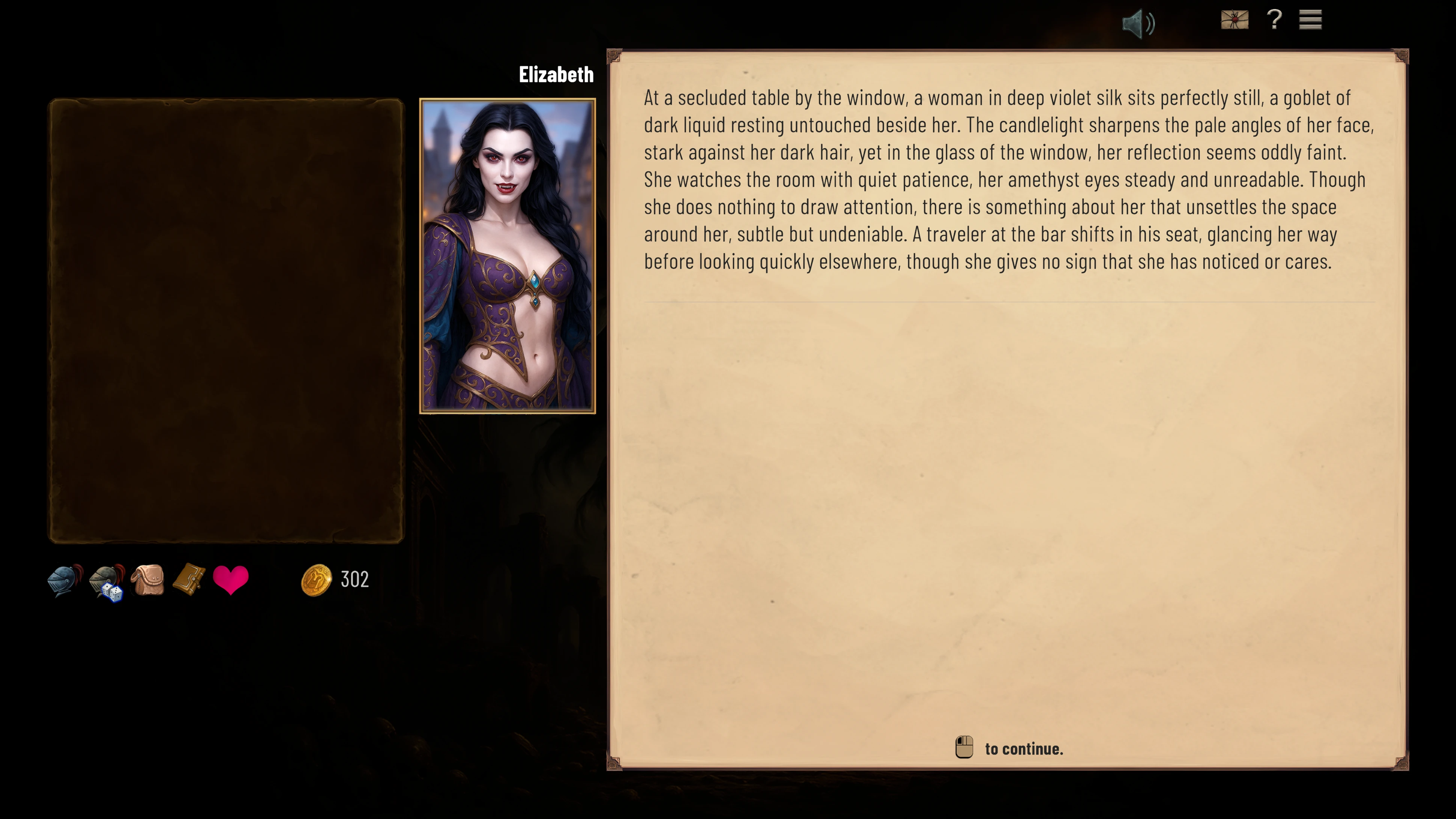This screenshot has width=1456, height=819.
Task: Open the sealed envelope letter icon
Action: [x=1234, y=20]
